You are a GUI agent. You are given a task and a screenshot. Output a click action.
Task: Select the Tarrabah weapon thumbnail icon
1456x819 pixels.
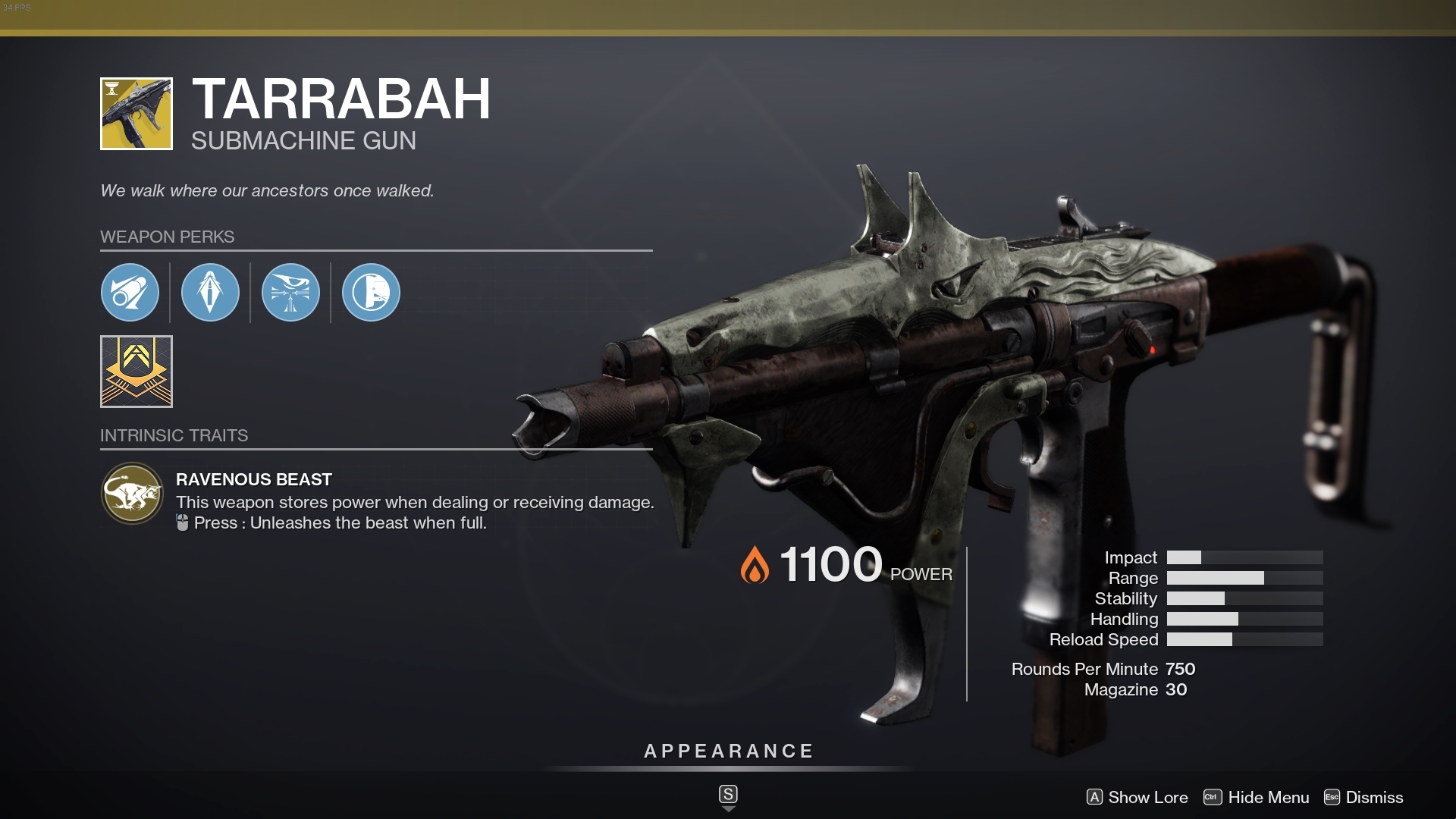pos(136,113)
